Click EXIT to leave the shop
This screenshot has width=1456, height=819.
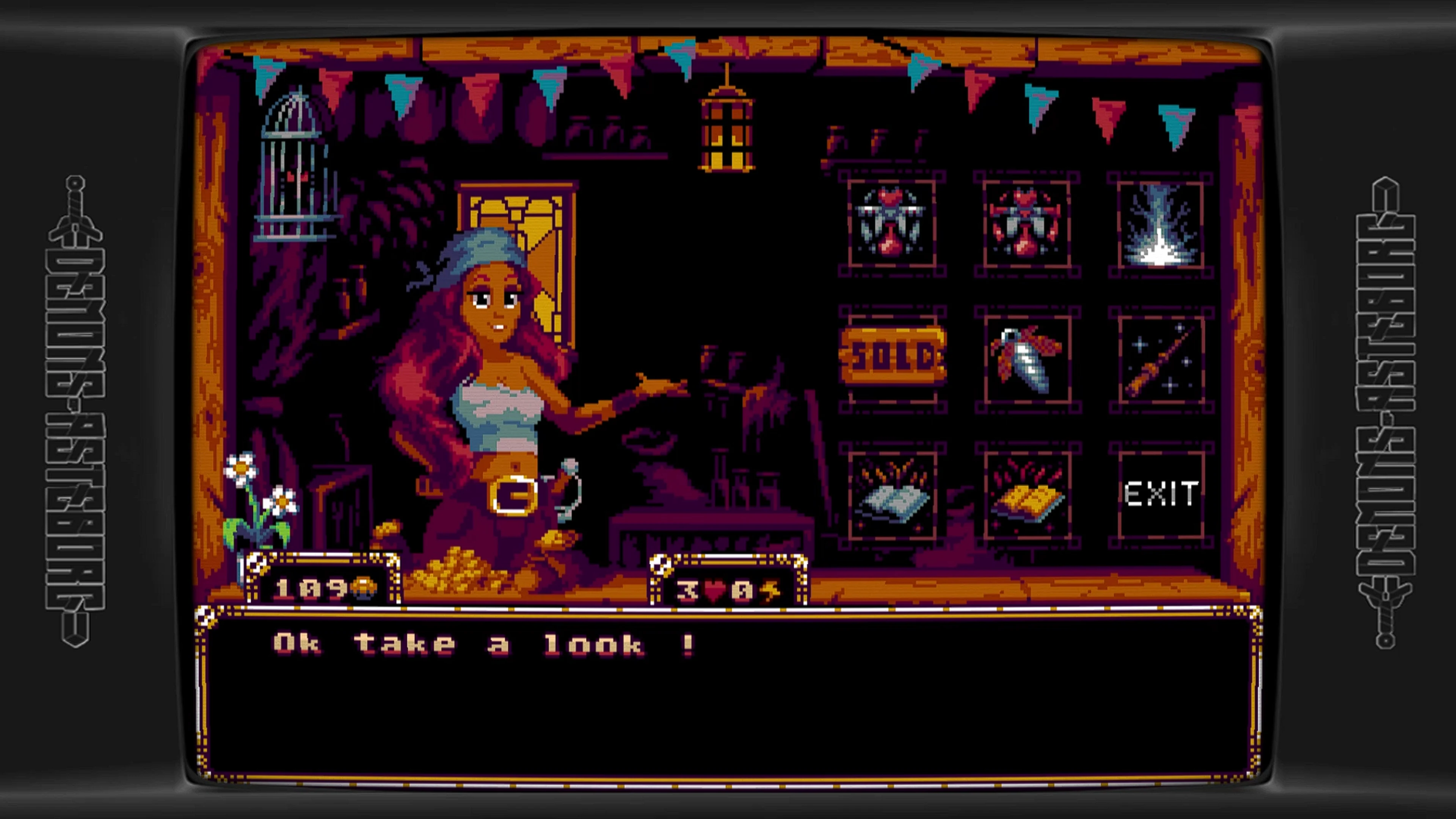coord(1160,493)
